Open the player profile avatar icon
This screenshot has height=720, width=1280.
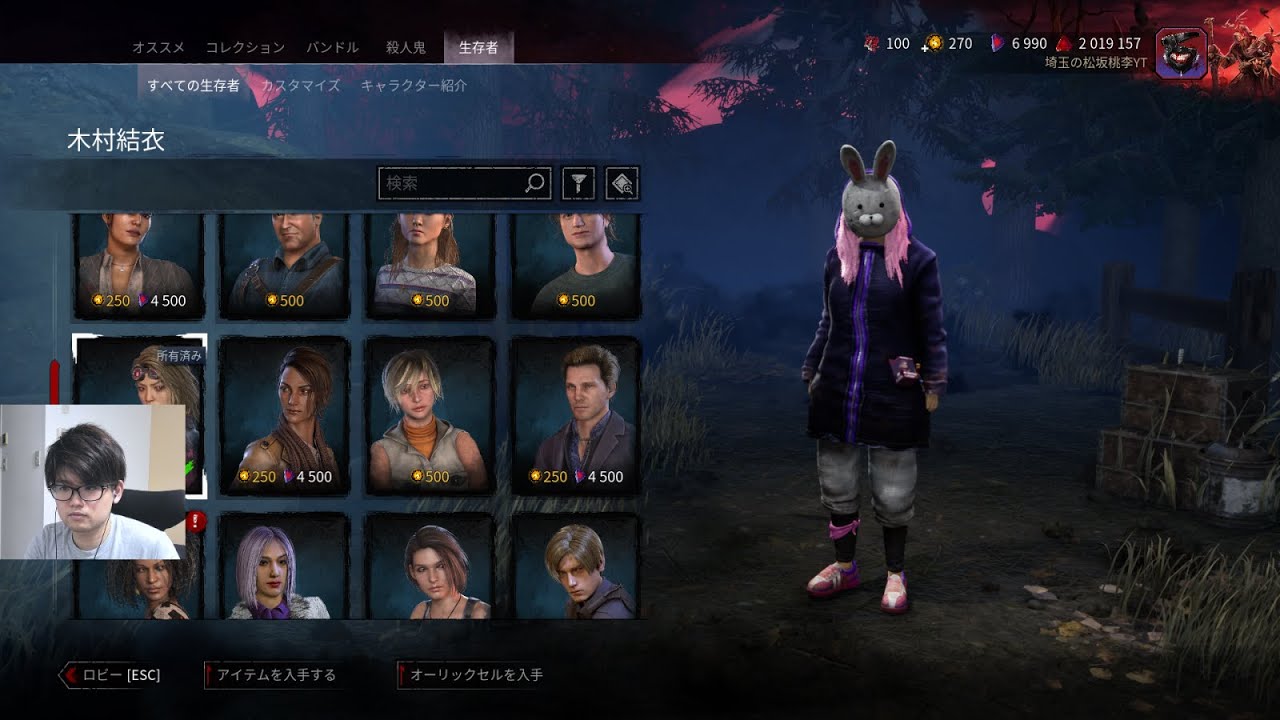coord(1179,53)
